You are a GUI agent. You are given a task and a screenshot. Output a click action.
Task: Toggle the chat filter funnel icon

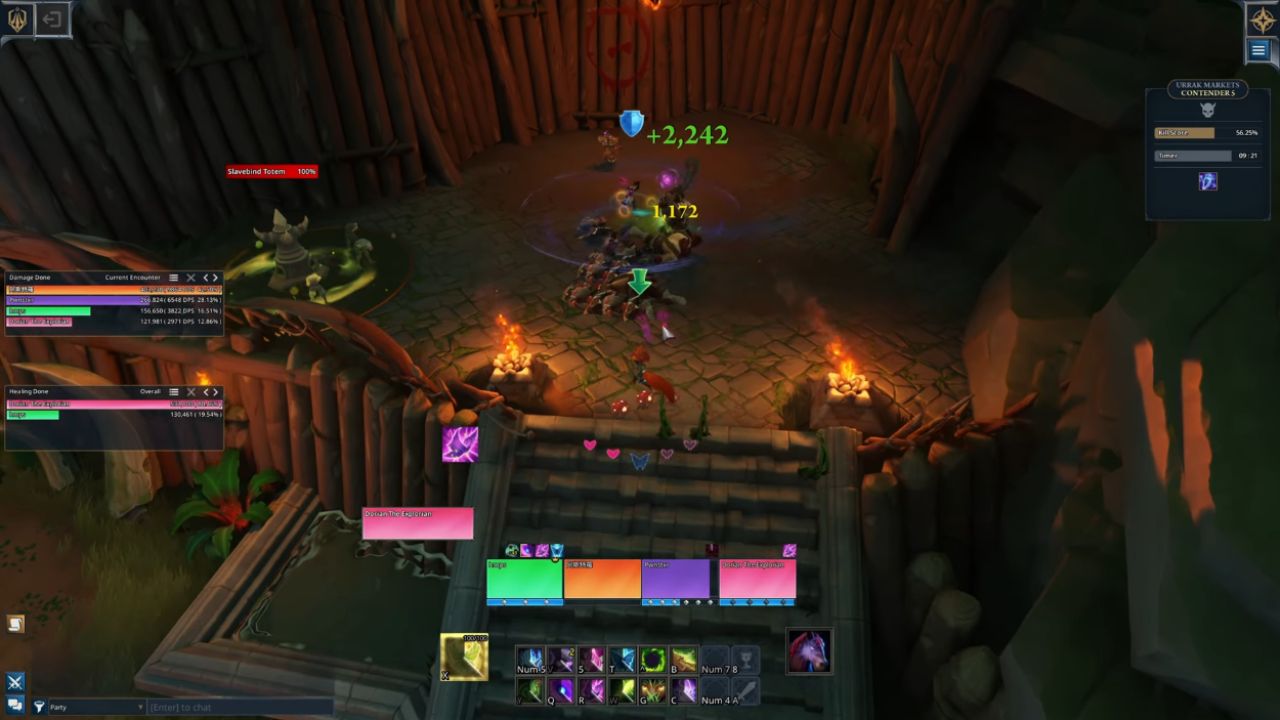coord(39,707)
